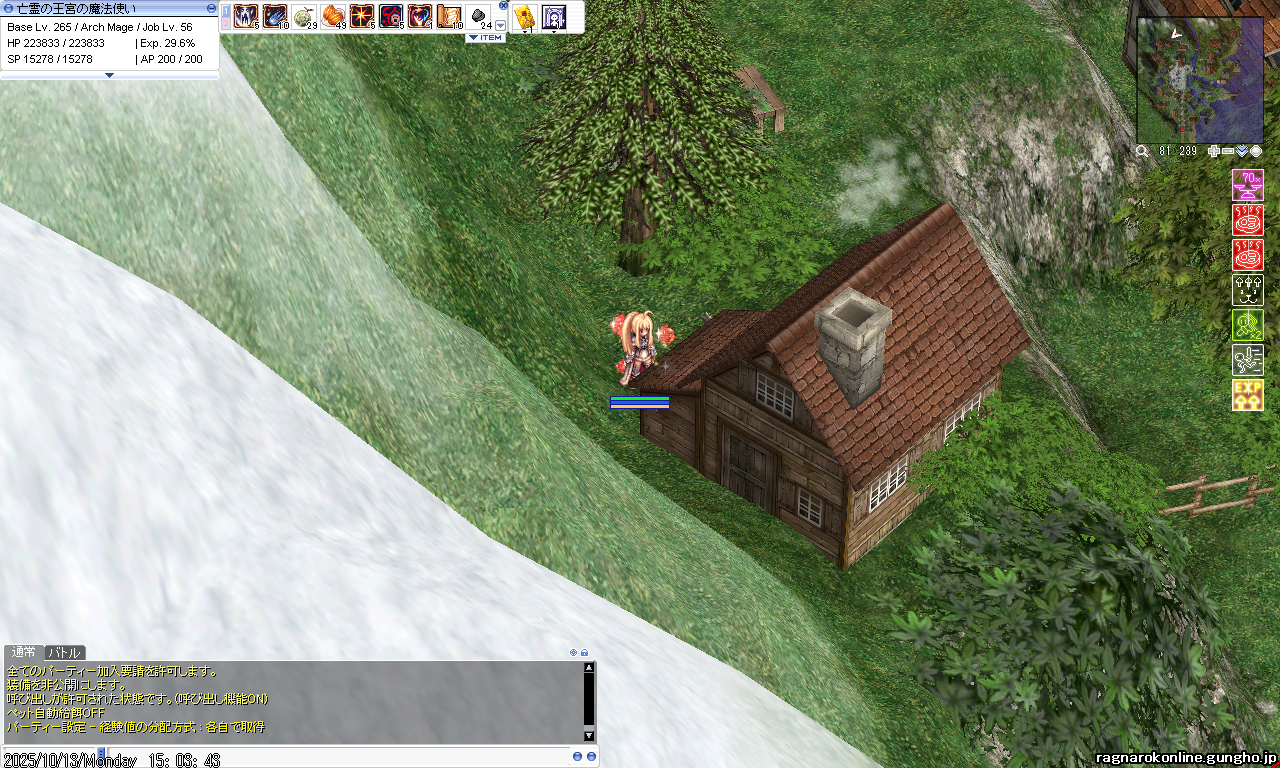Zoom in the minimap with plus button
This screenshot has height=768, width=1280.
pos(1214,151)
